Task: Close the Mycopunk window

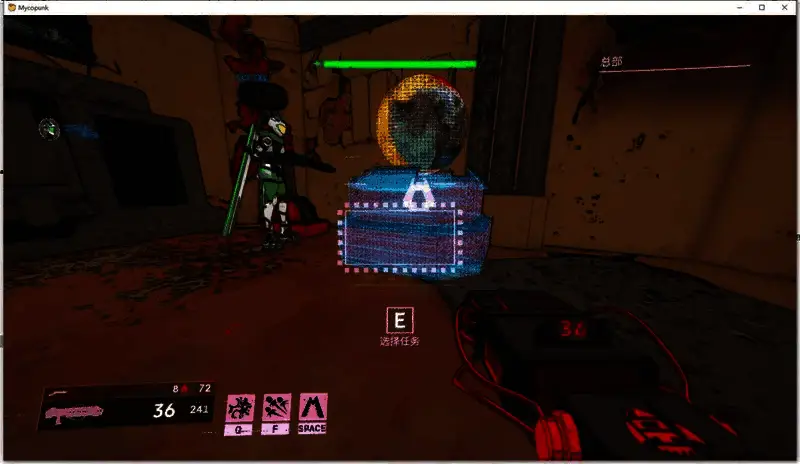Action: coord(787,7)
